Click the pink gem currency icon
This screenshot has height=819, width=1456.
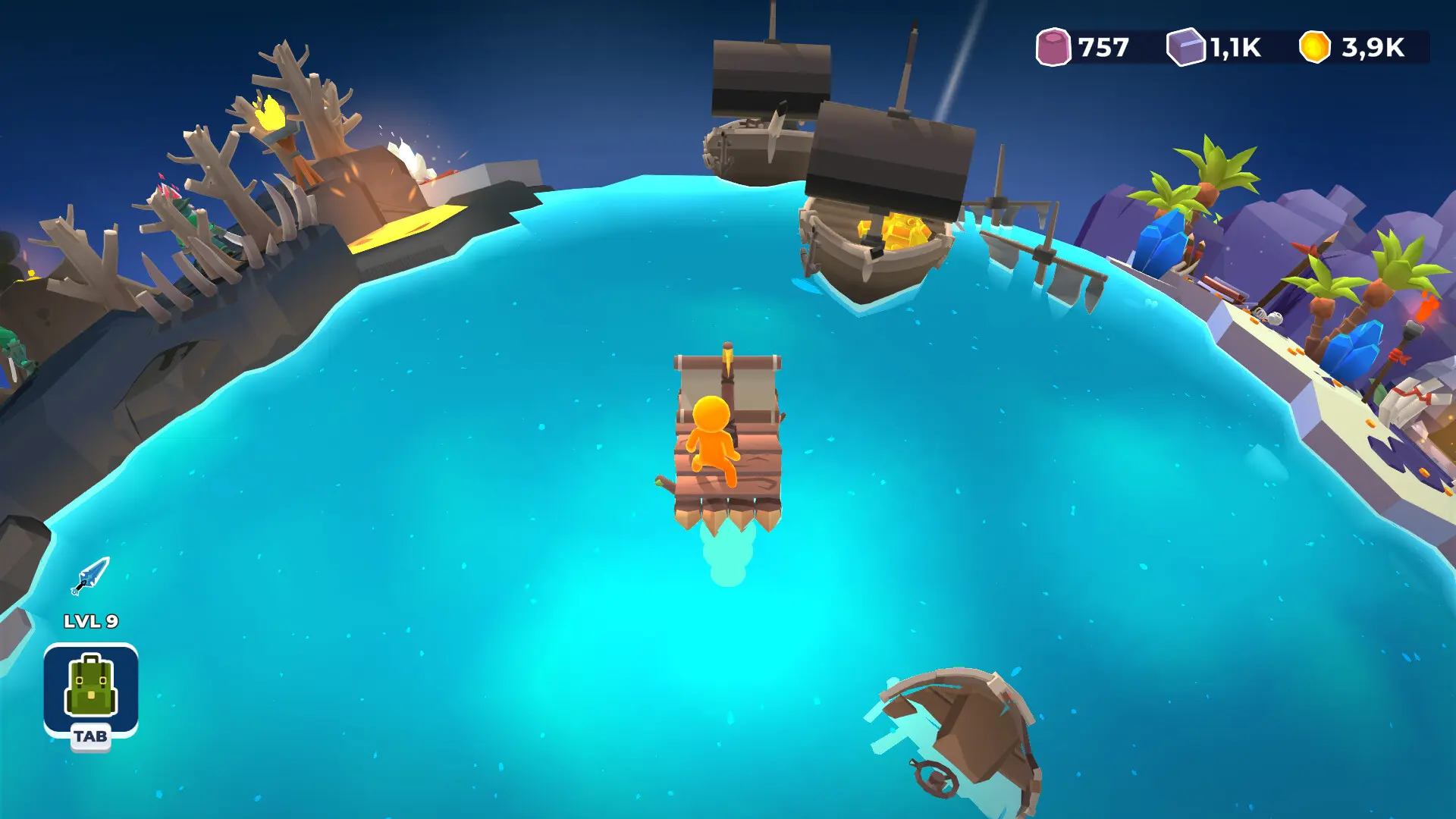1054,47
